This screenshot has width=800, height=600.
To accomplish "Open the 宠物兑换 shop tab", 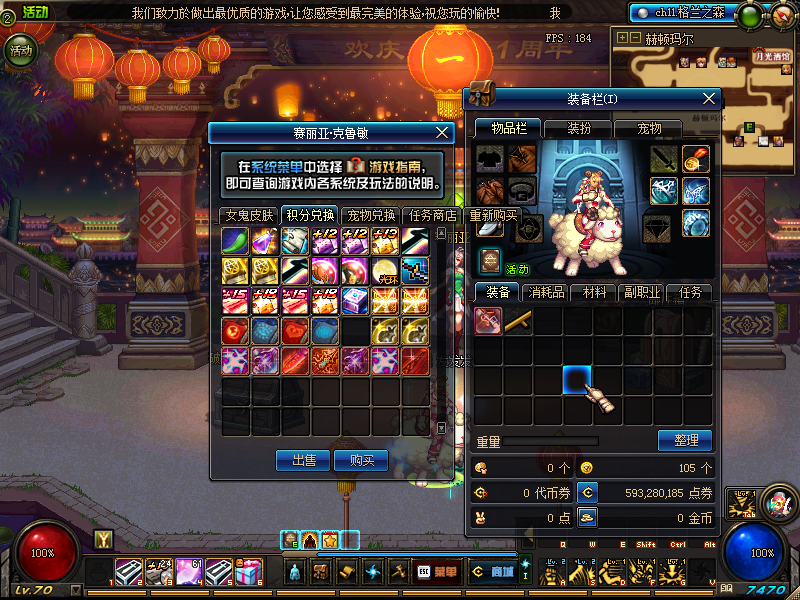I will pyautogui.click(x=370, y=215).
